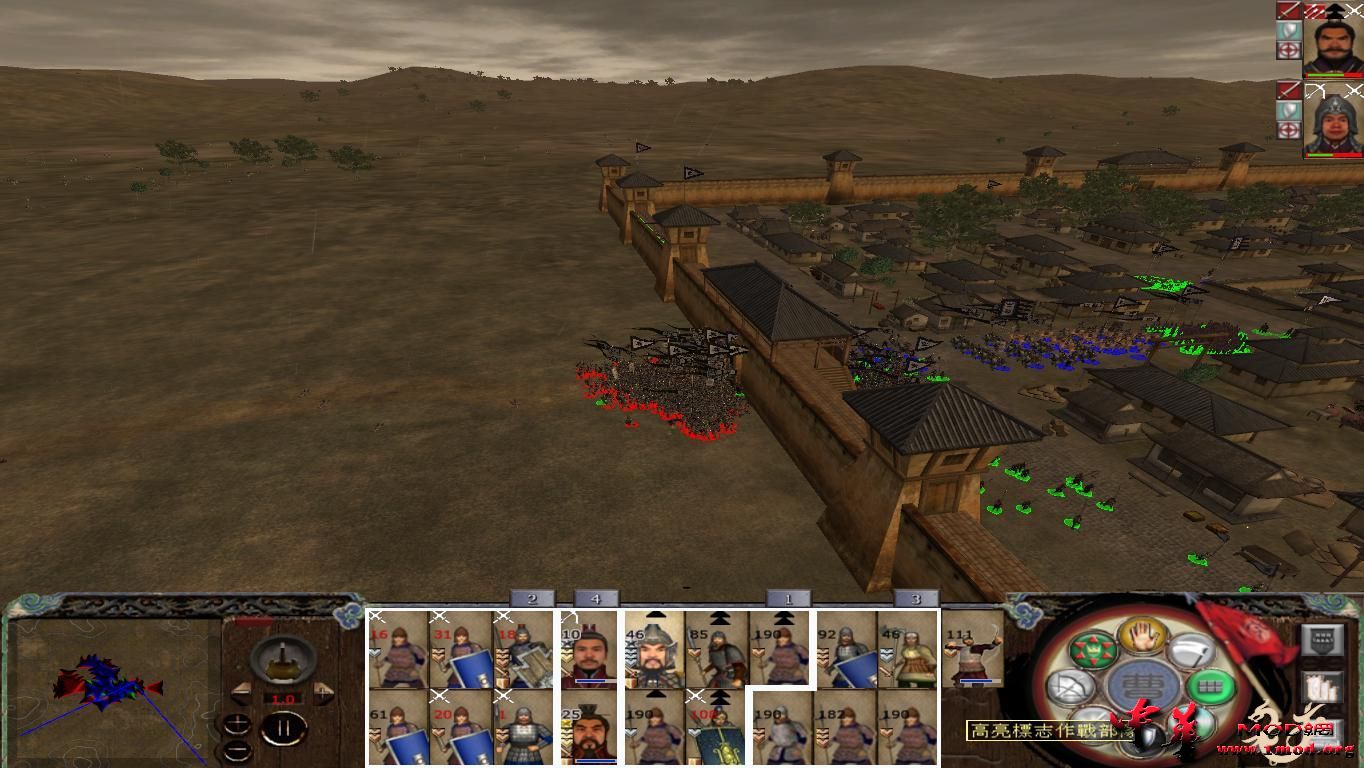Open the army scroll panel icon beside the radial

pos(1322,687)
